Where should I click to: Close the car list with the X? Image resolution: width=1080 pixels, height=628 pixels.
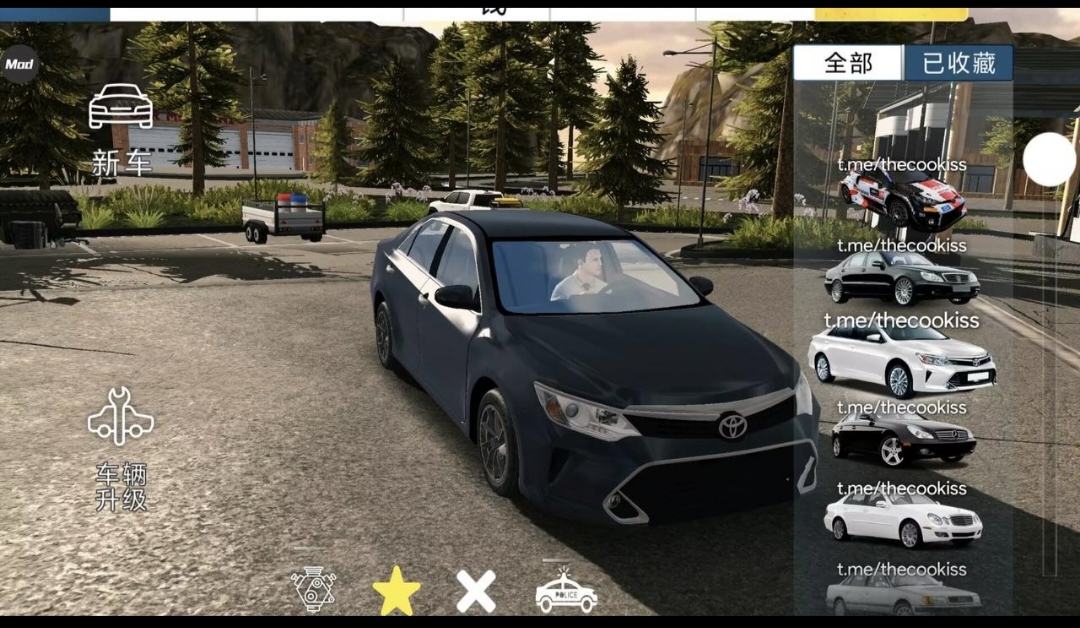pyautogui.click(x=476, y=591)
